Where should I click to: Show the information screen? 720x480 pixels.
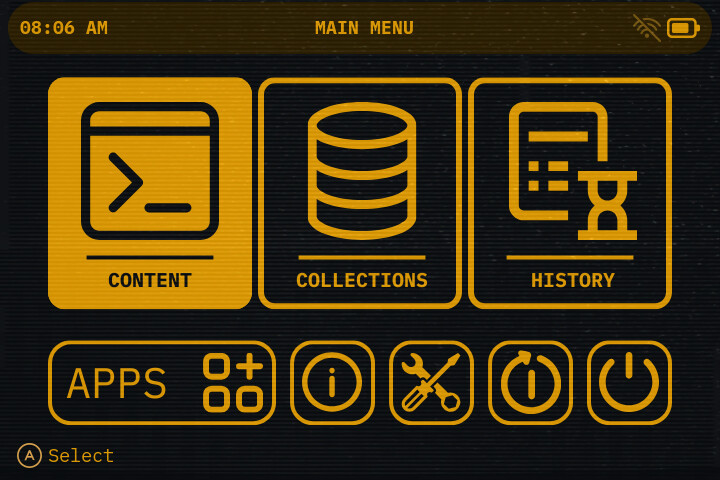point(332,383)
